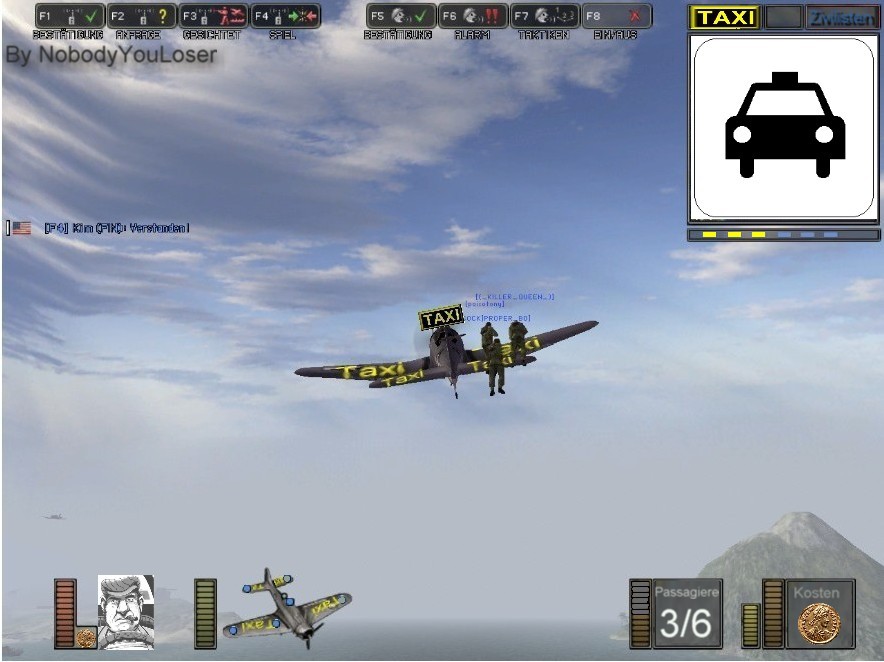884x662 pixels.
Task: Select the F5 Bestätigung vehicle radio option
Action: (x=400, y=16)
